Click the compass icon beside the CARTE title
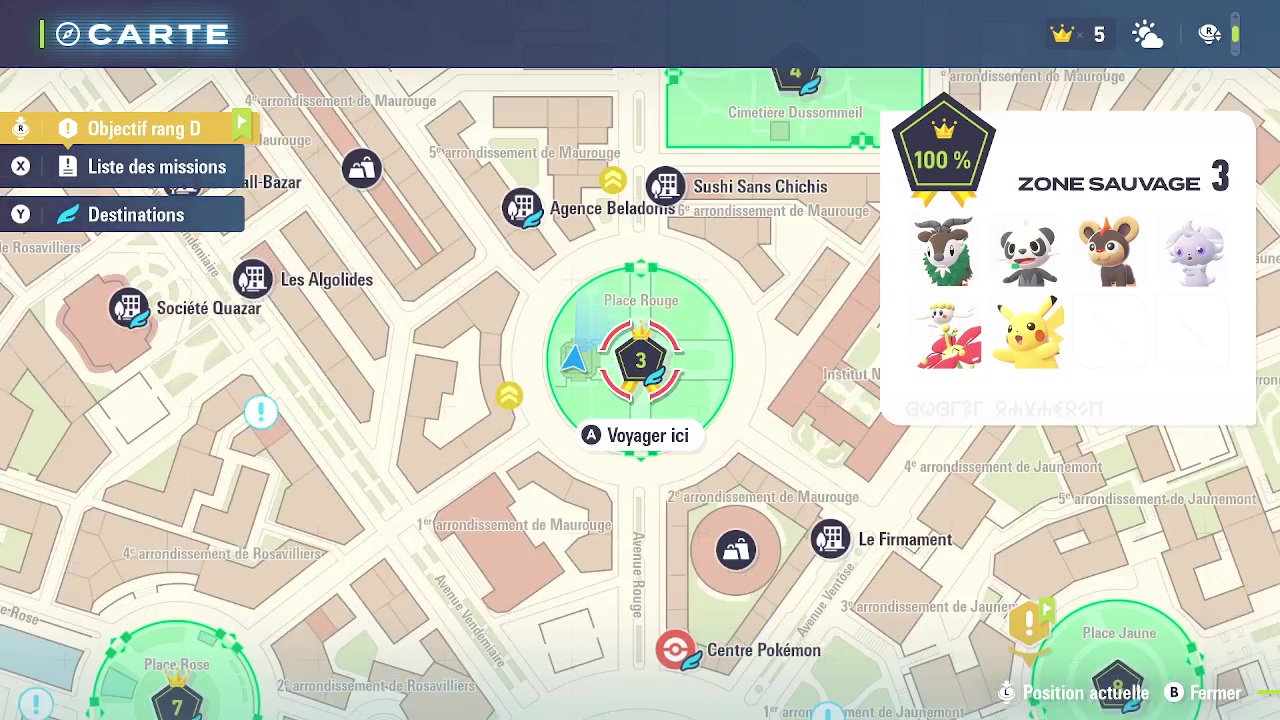 [66, 33]
